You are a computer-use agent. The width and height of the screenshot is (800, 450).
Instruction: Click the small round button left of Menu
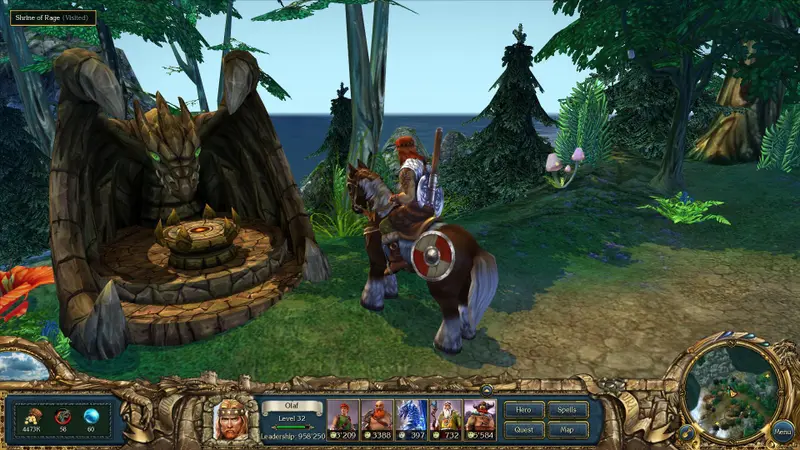[687, 433]
